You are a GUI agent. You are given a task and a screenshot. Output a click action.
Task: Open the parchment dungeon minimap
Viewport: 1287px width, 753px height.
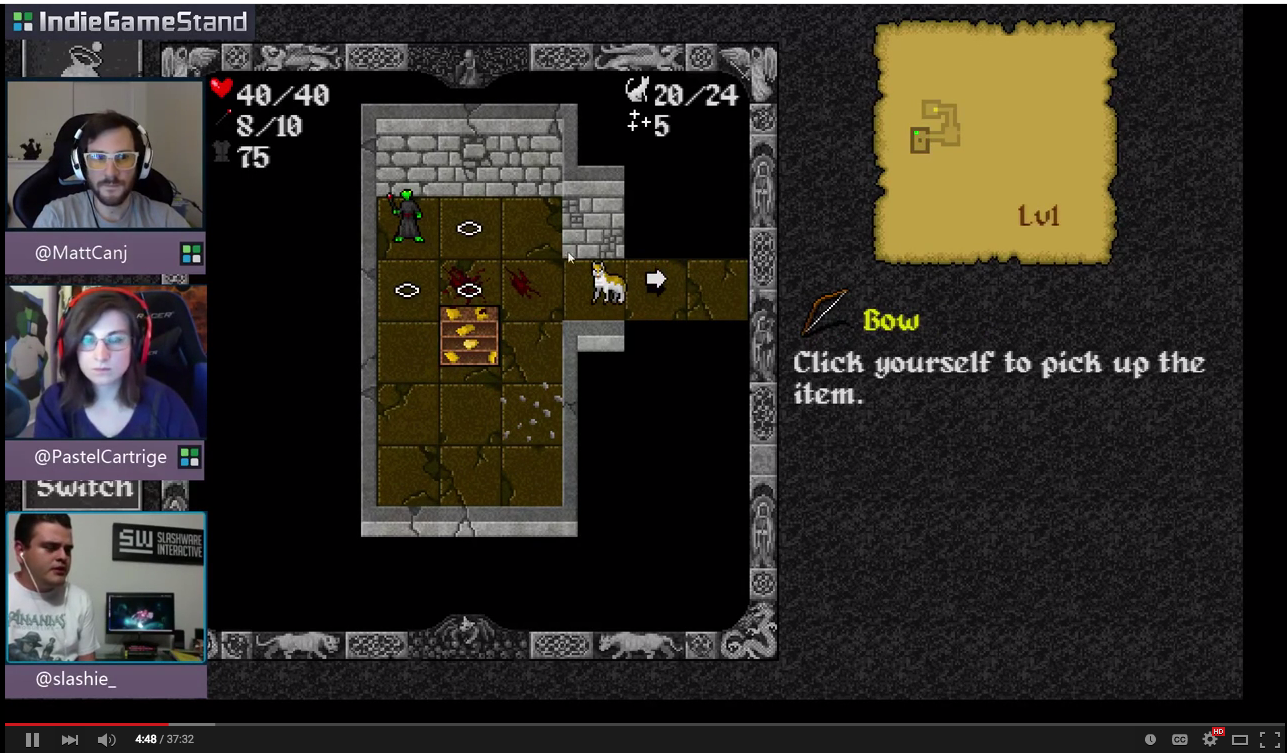click(994, 143)
